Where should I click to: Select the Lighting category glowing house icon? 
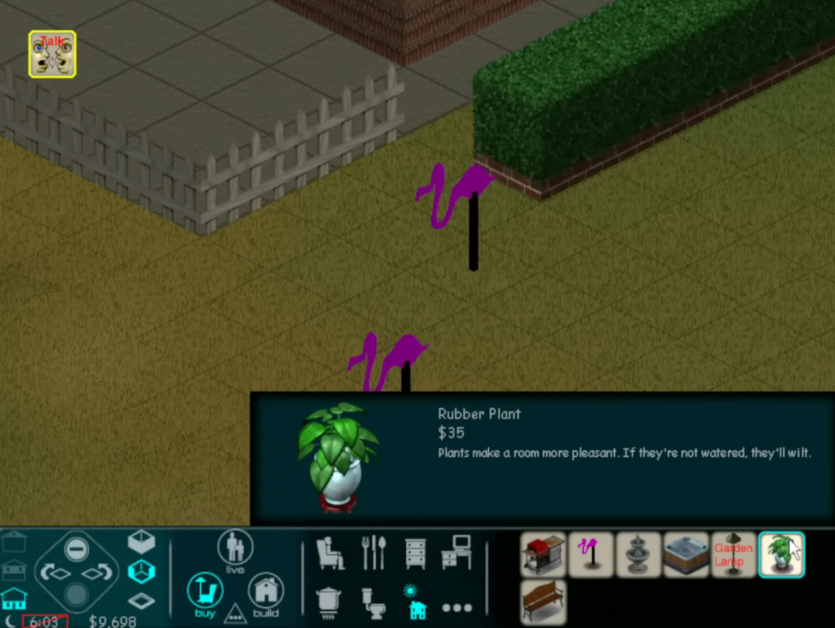click(415, 602)
